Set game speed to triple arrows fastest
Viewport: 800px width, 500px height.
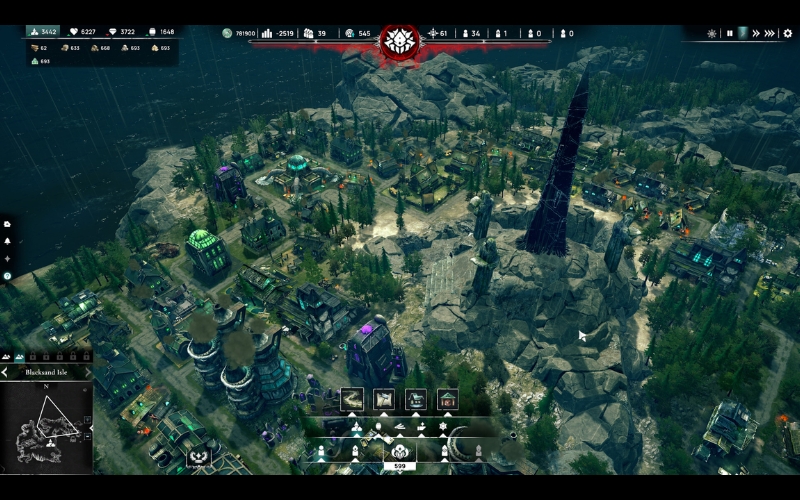point(770,33)
